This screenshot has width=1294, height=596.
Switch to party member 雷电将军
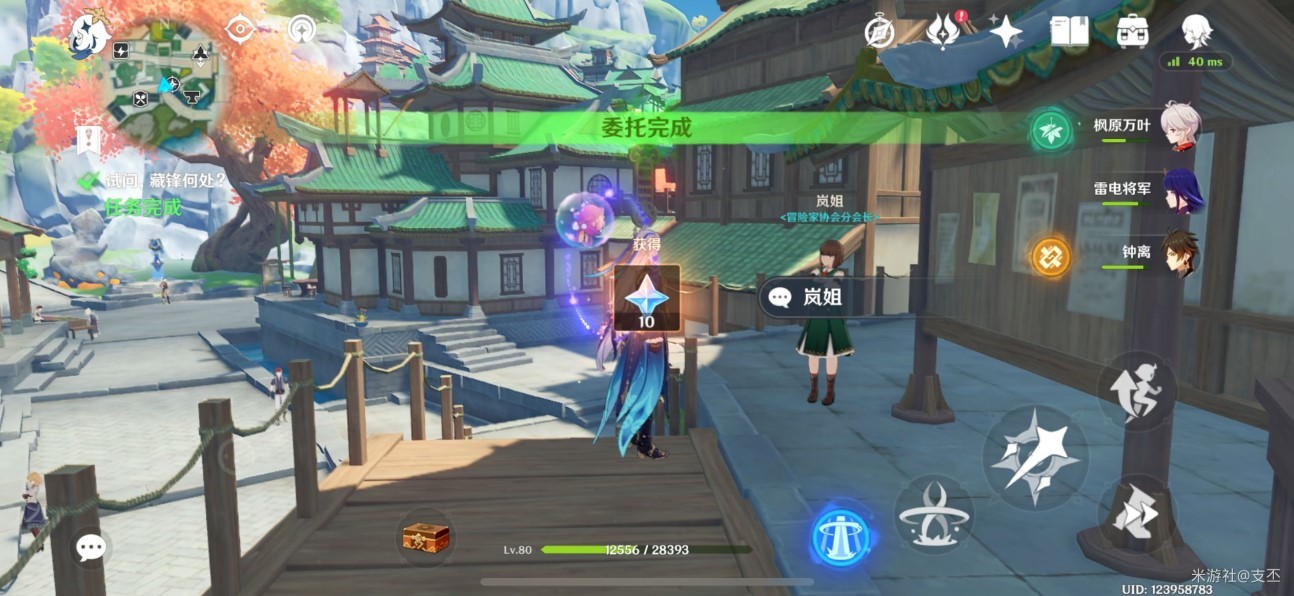(x=1150, y=192)
